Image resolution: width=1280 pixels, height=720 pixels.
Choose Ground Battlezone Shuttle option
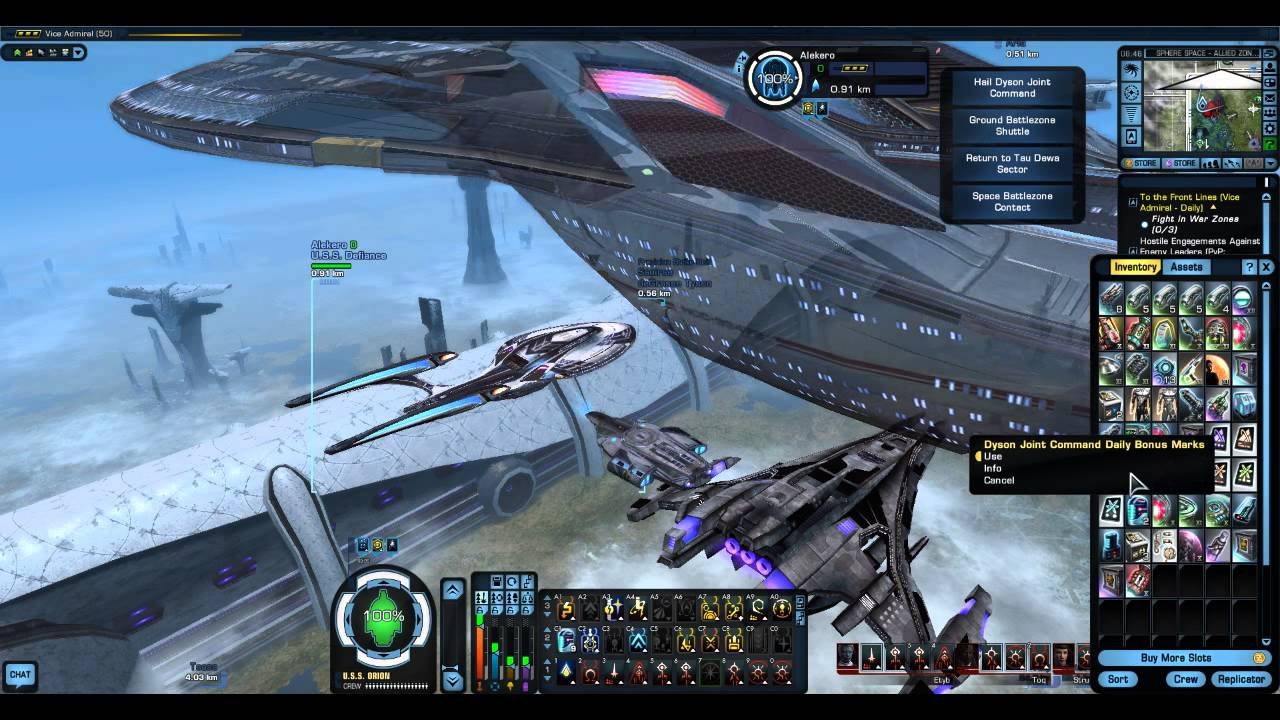click(x=1012, y=126)
